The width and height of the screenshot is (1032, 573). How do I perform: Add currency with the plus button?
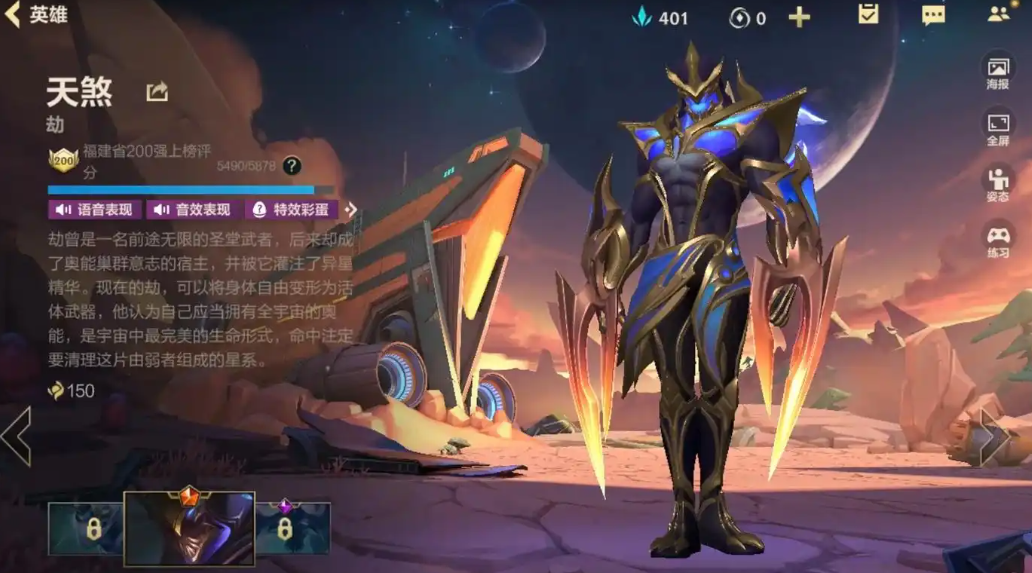coord(799,17)
